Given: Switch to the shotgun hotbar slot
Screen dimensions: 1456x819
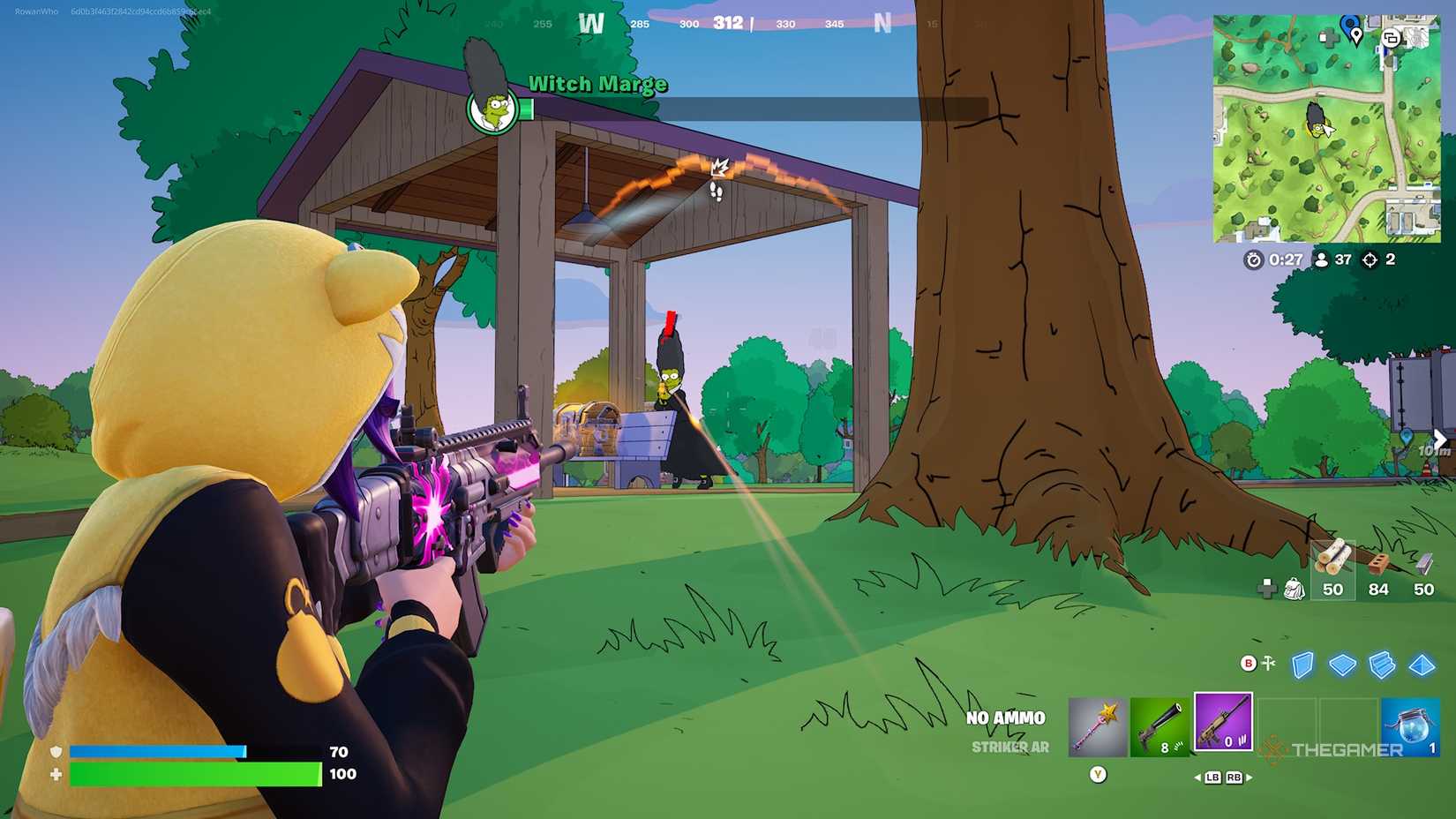Looking at the screenshot, I should pyautogui.click(x=1160, y=725).
